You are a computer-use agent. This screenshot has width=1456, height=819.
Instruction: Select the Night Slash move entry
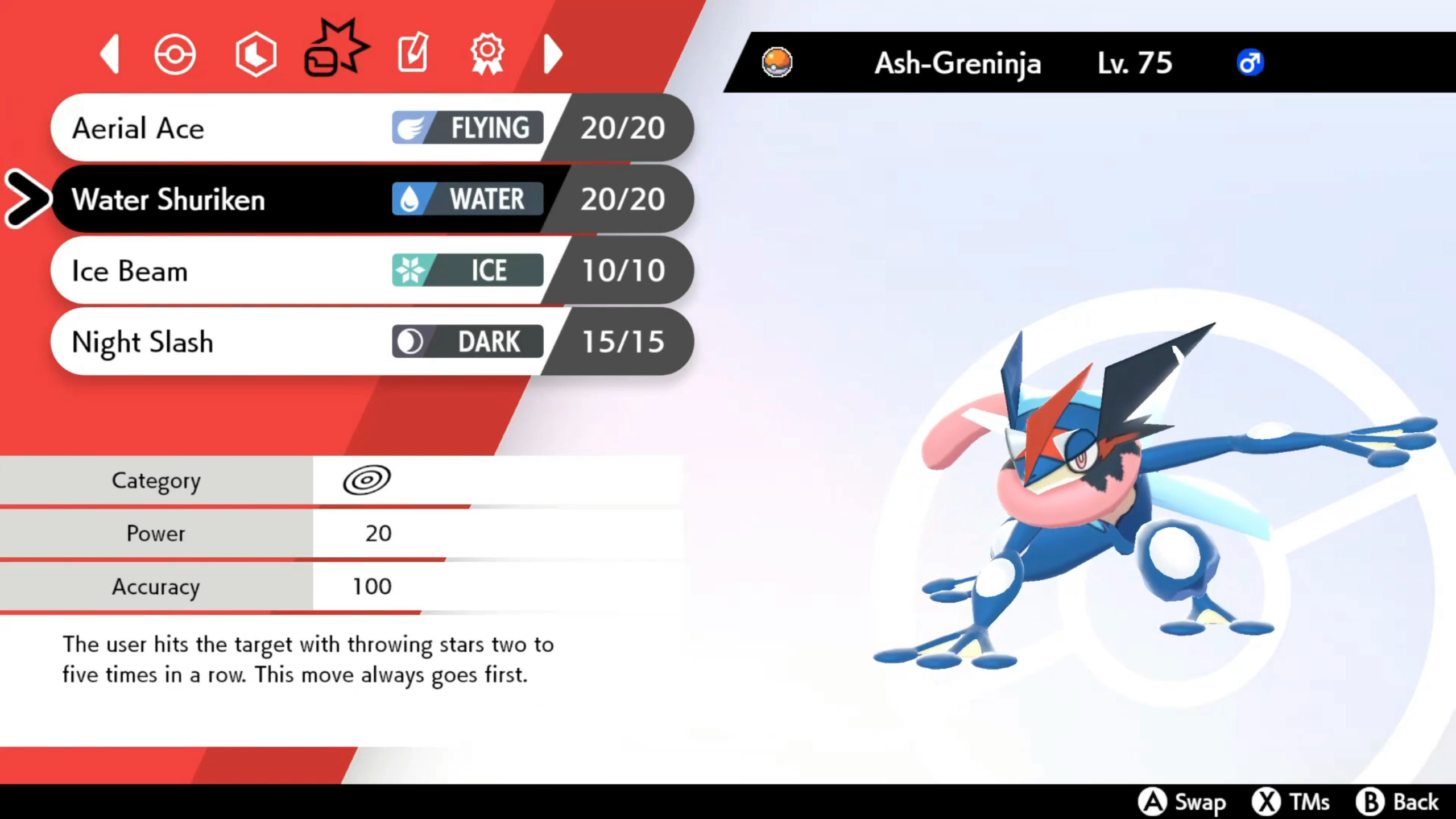(x=227, y=342)
